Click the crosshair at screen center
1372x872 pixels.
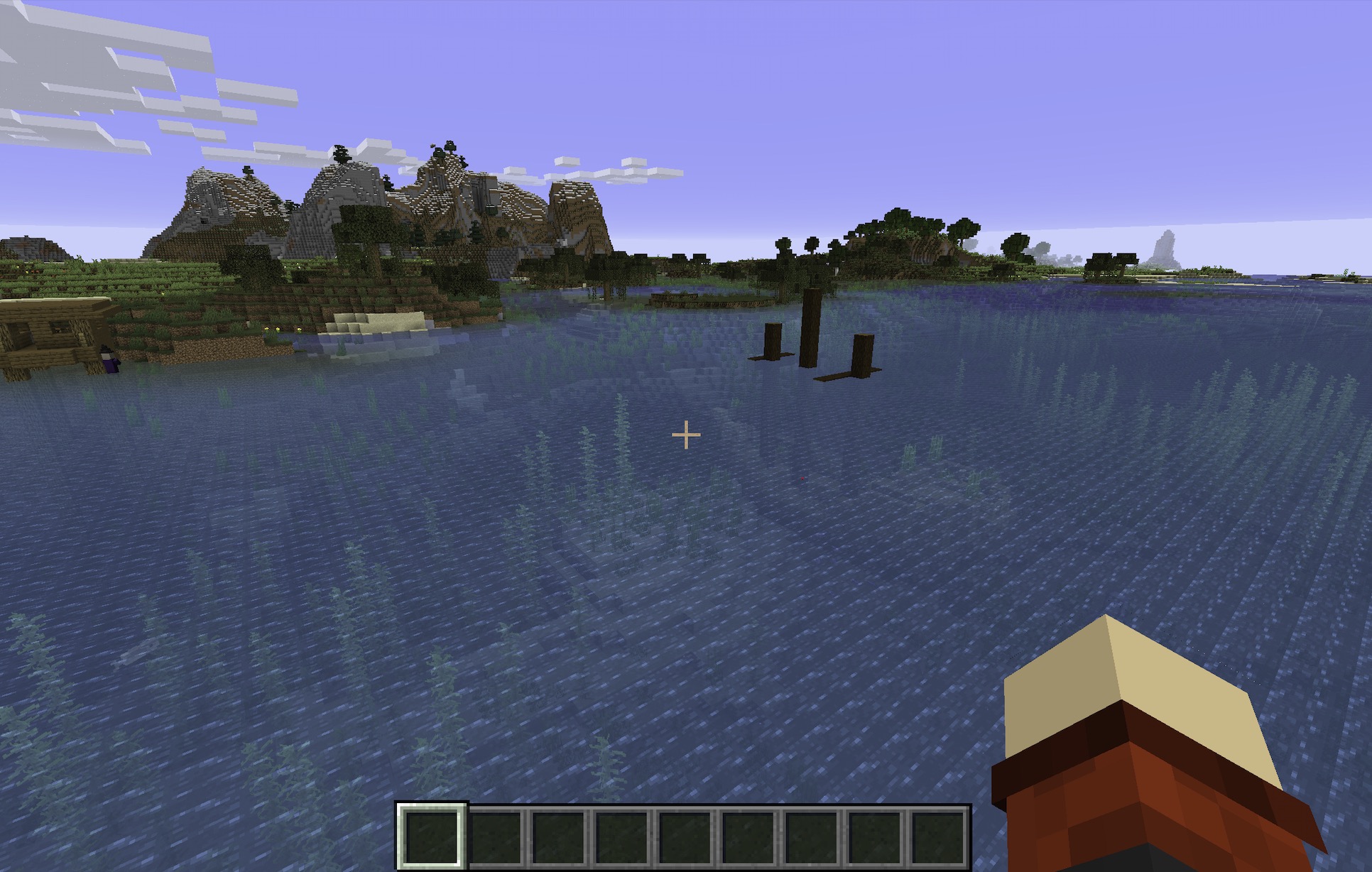pyautogui.click(x=686, y=433)
